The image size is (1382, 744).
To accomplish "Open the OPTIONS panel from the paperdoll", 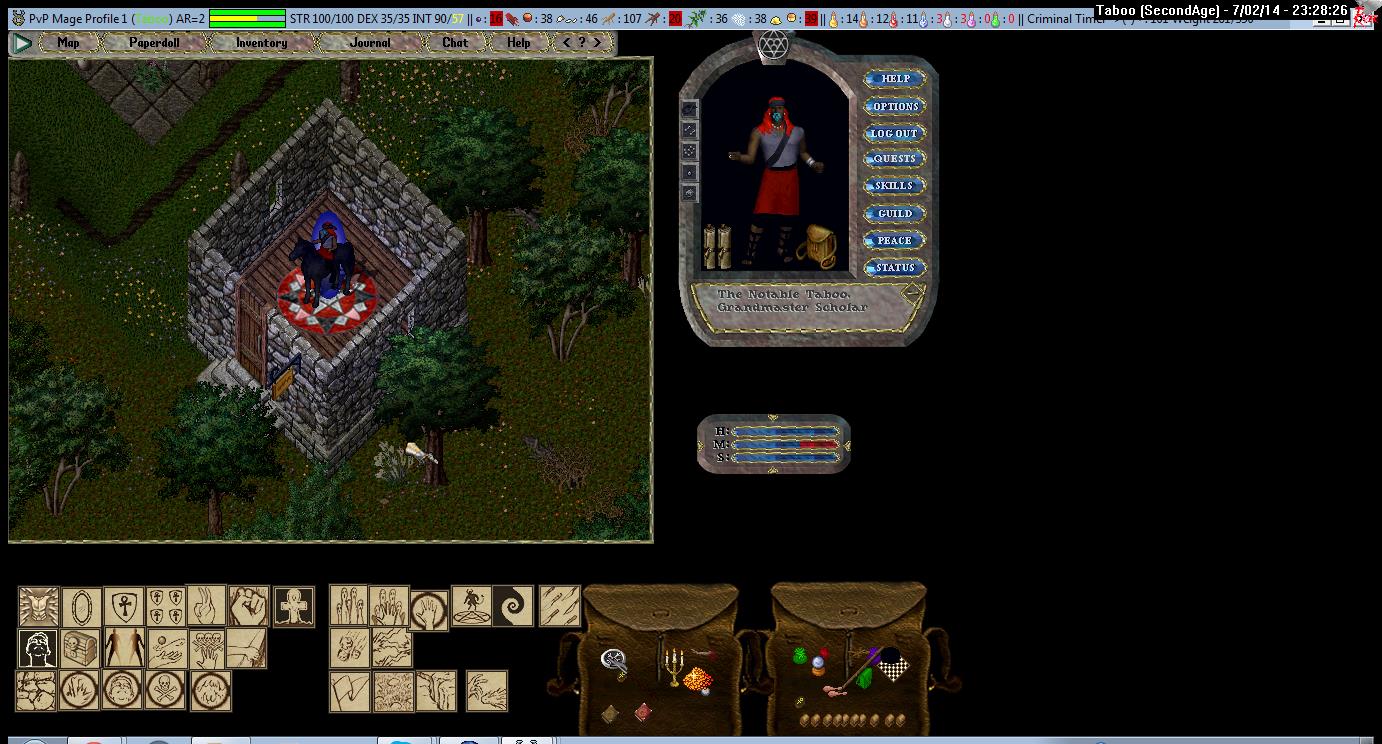I will pyautogui.click(x=894, y=106).
